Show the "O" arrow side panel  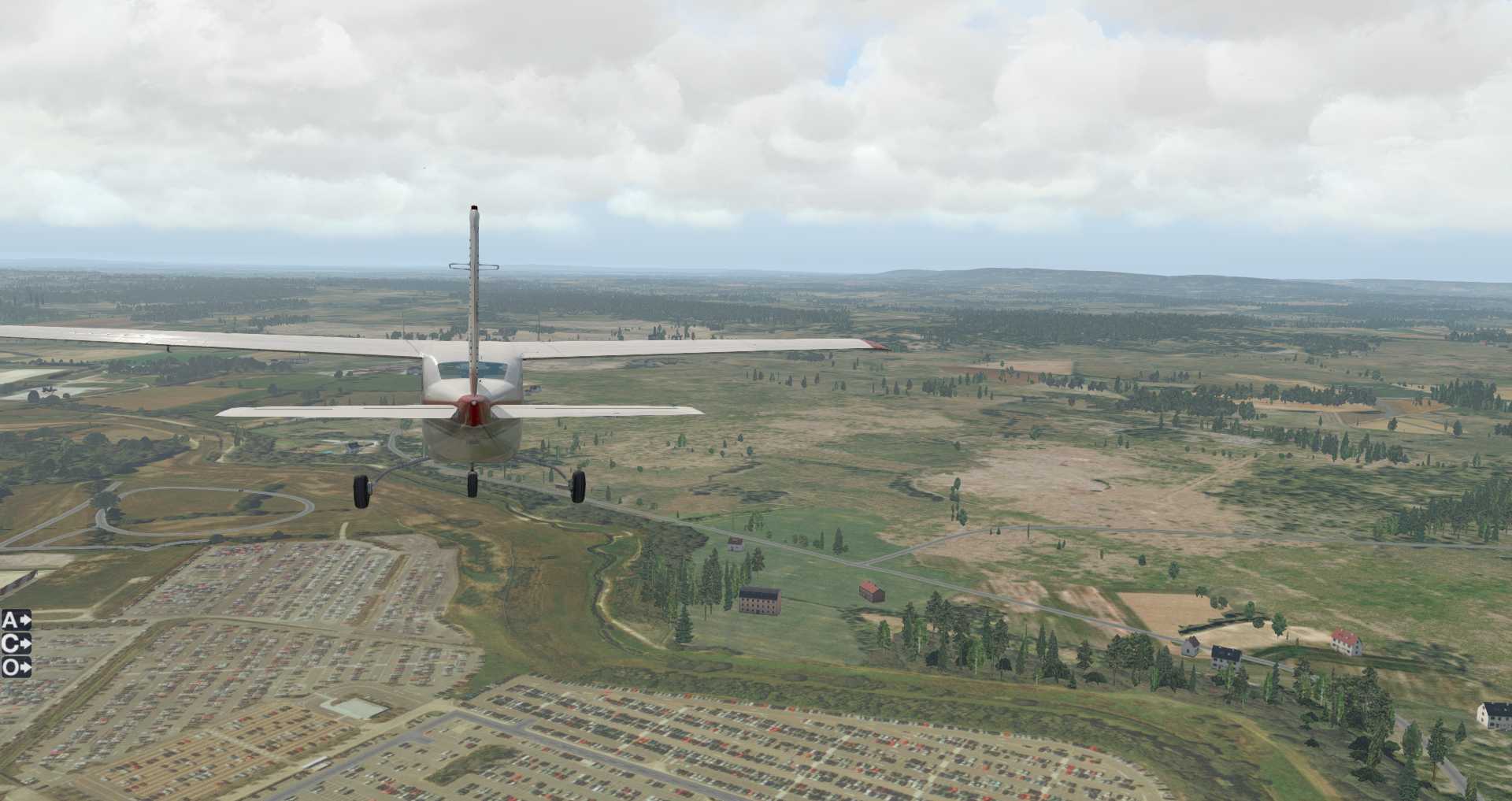[x=17, y=667]
